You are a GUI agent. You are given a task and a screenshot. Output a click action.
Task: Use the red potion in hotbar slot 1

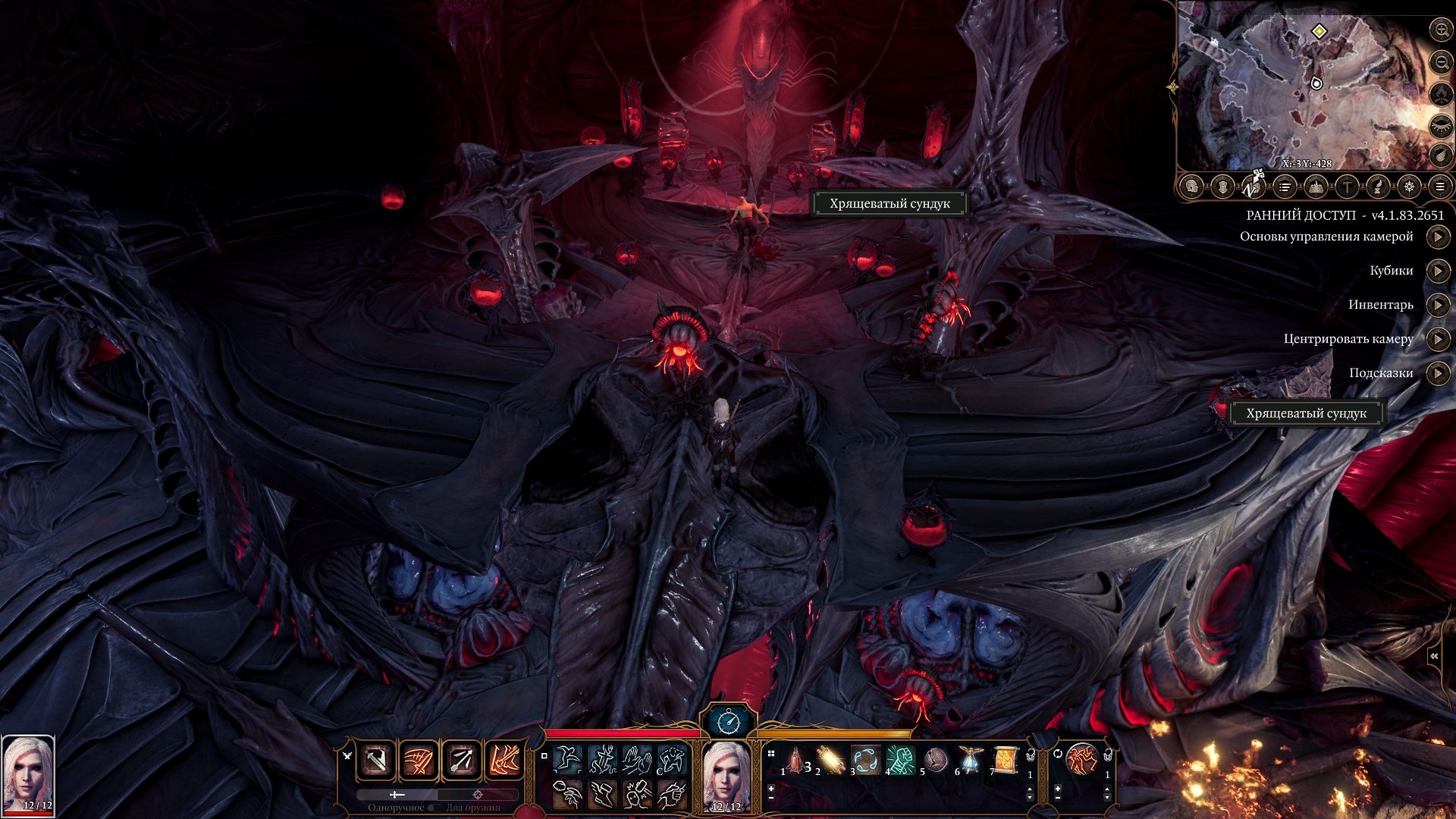tap(797, 760)
